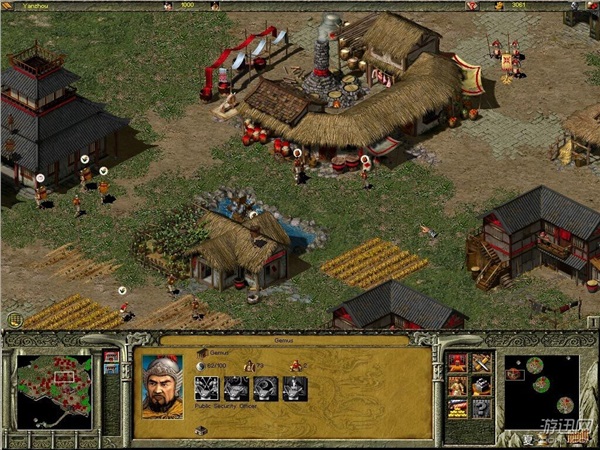Select the general's portrait
Screen dimensions: 600x450
(x=163, y=384)
